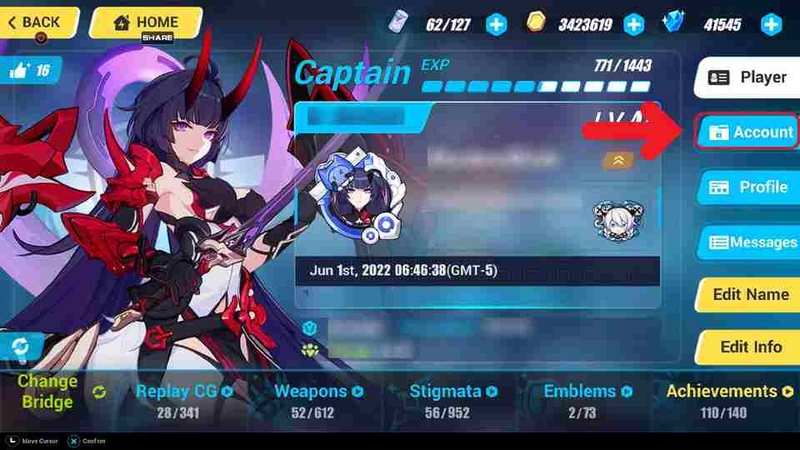The image size is (800, 450).
Task: Choose Edit Name
Action: pos(748,295)
